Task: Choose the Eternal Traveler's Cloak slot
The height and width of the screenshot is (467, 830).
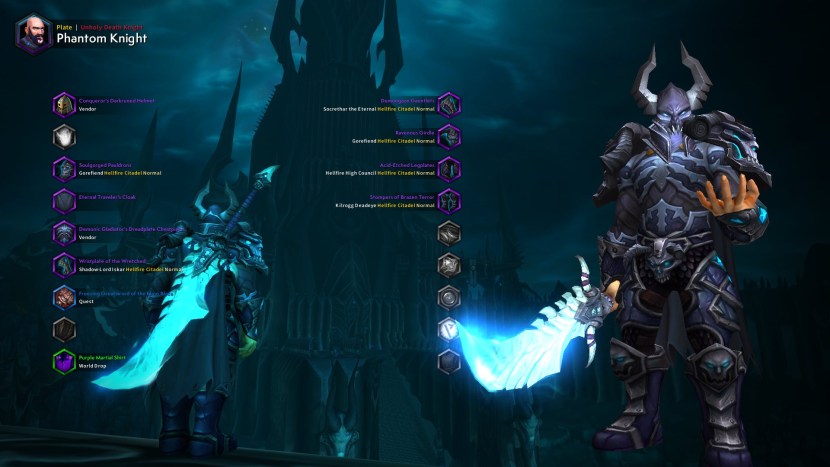Action: [65, 201]
